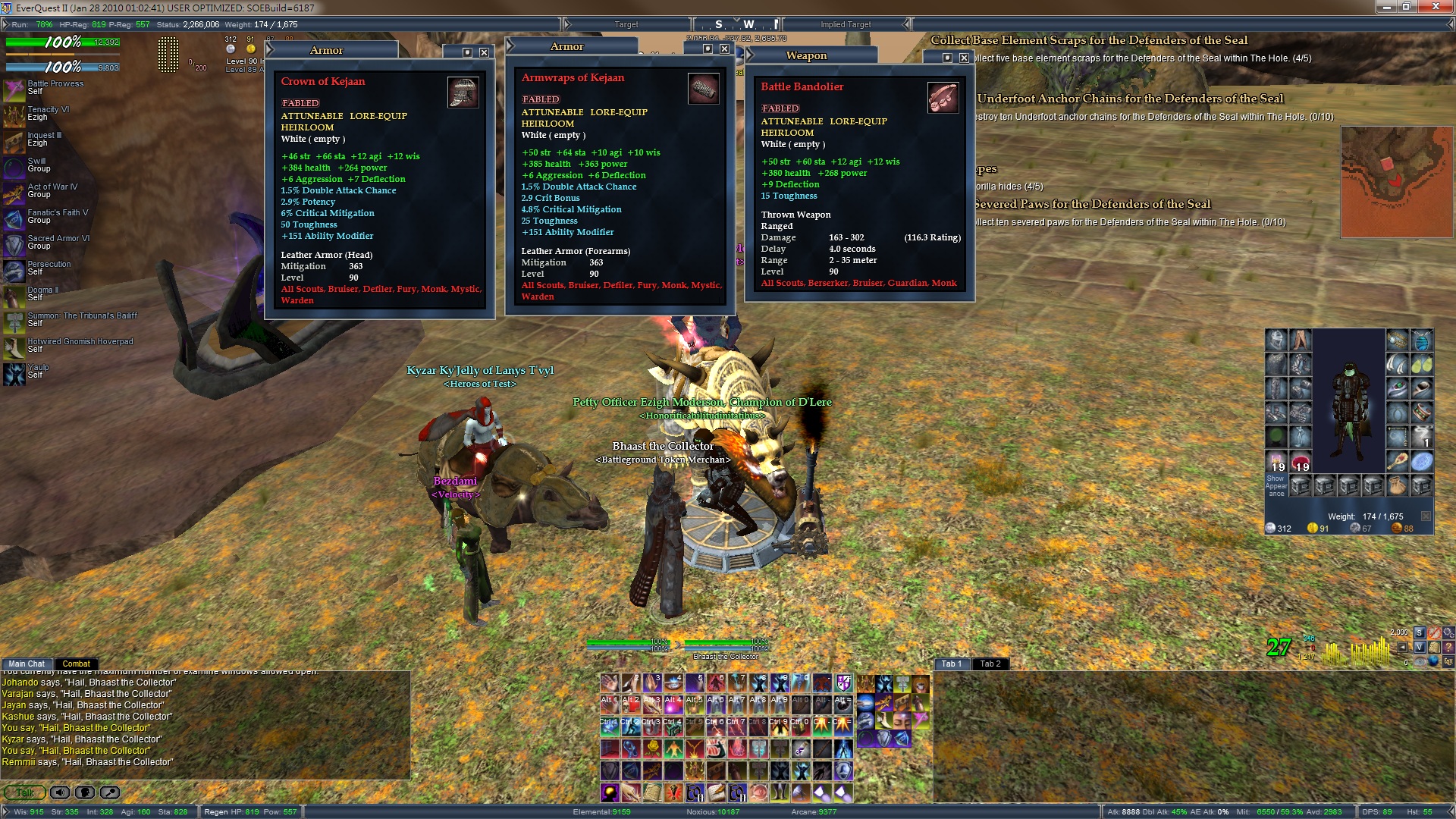Close the Crown of Kejaan examine window
The image size is (1456, 819).
coord(484,52)
